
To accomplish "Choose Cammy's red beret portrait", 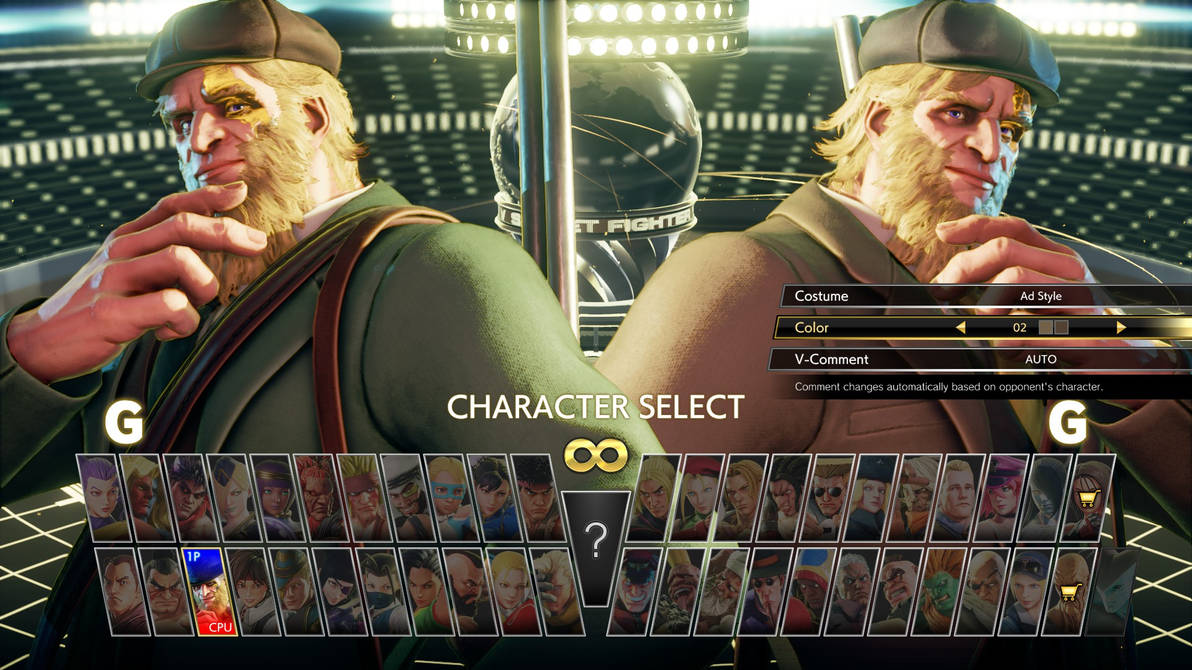I will (701, 497).
